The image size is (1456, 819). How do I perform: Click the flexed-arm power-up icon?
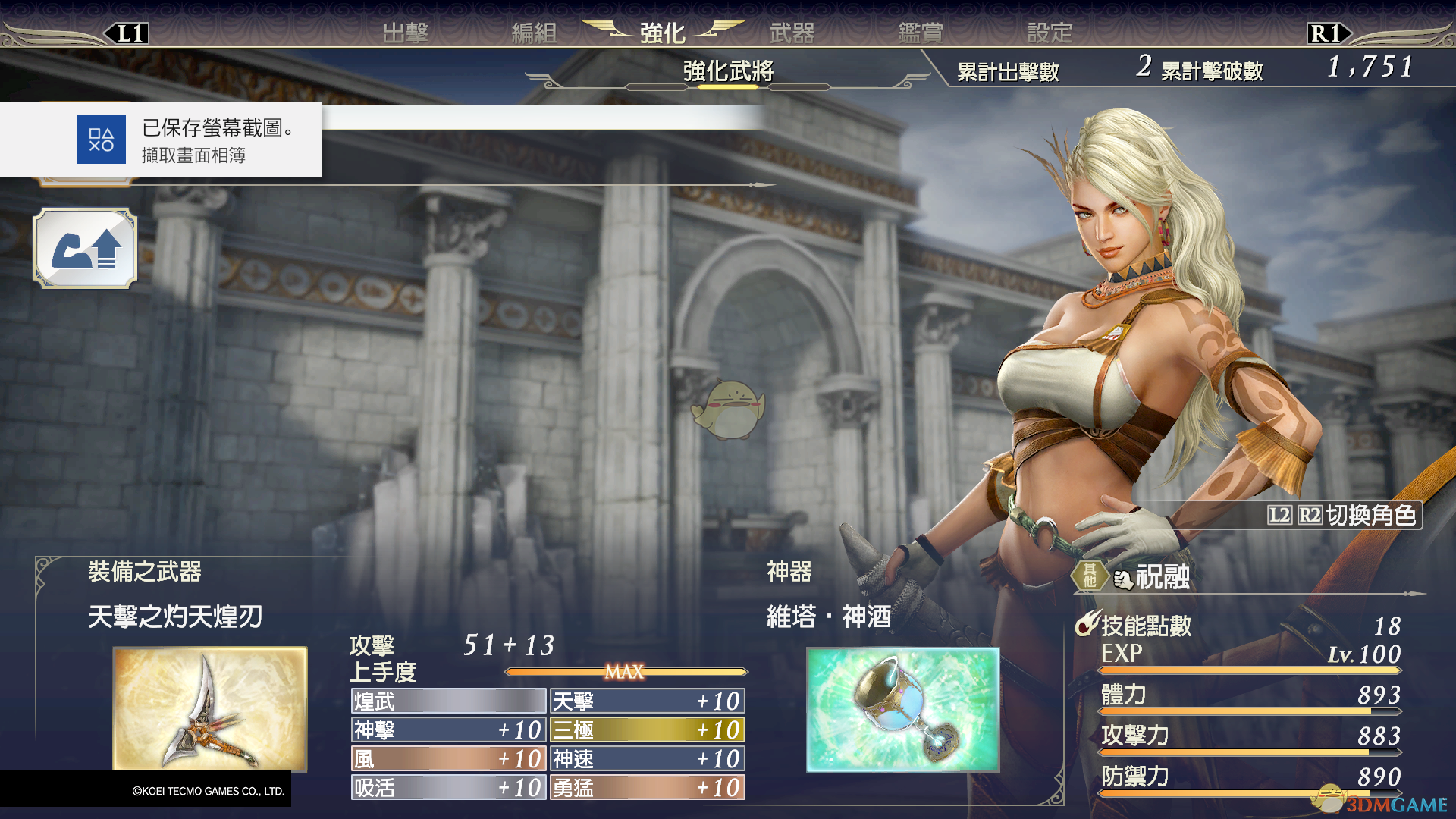(85, 249)
